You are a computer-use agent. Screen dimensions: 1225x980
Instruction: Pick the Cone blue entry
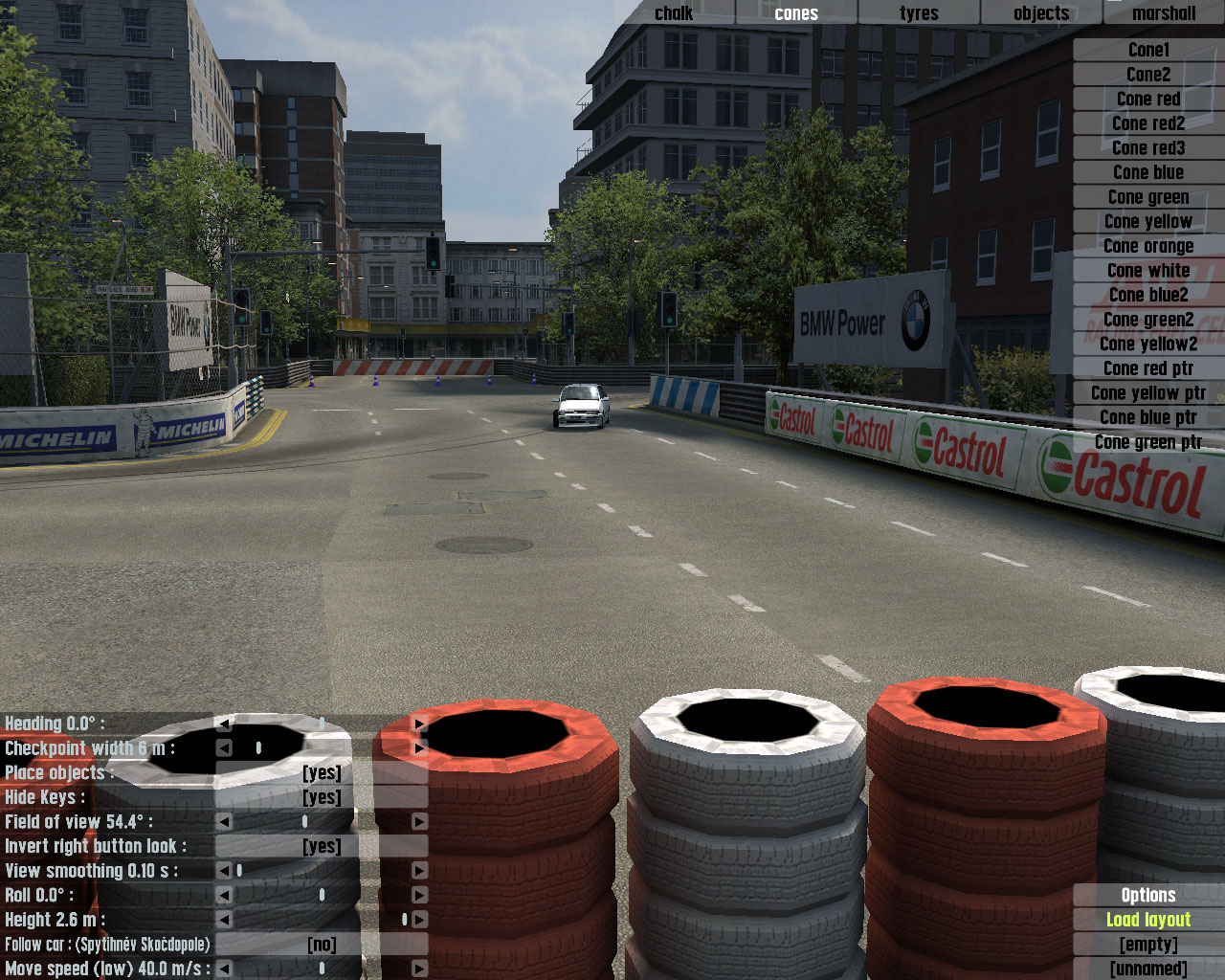click(x=1148, y=172)
